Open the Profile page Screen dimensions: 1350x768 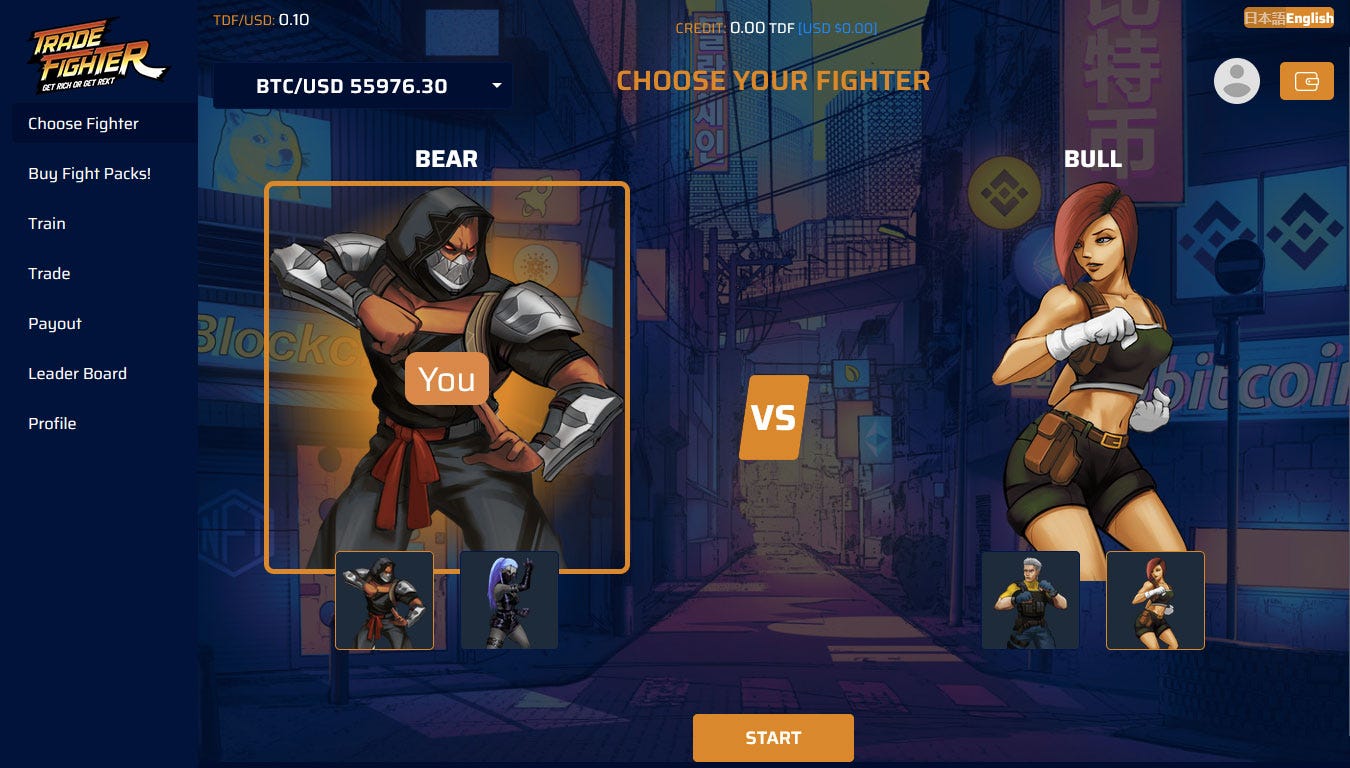pos(52,424)
